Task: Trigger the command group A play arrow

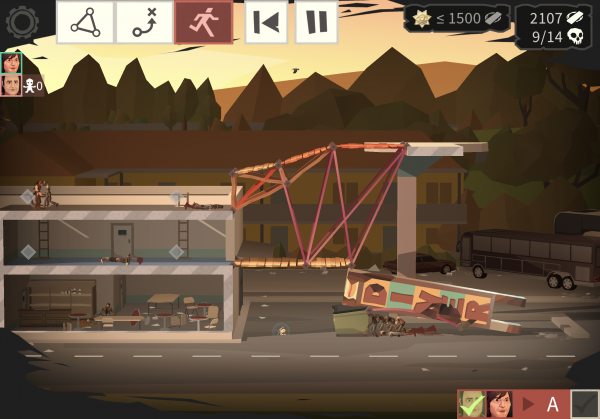Action: [x=528, y=404]
